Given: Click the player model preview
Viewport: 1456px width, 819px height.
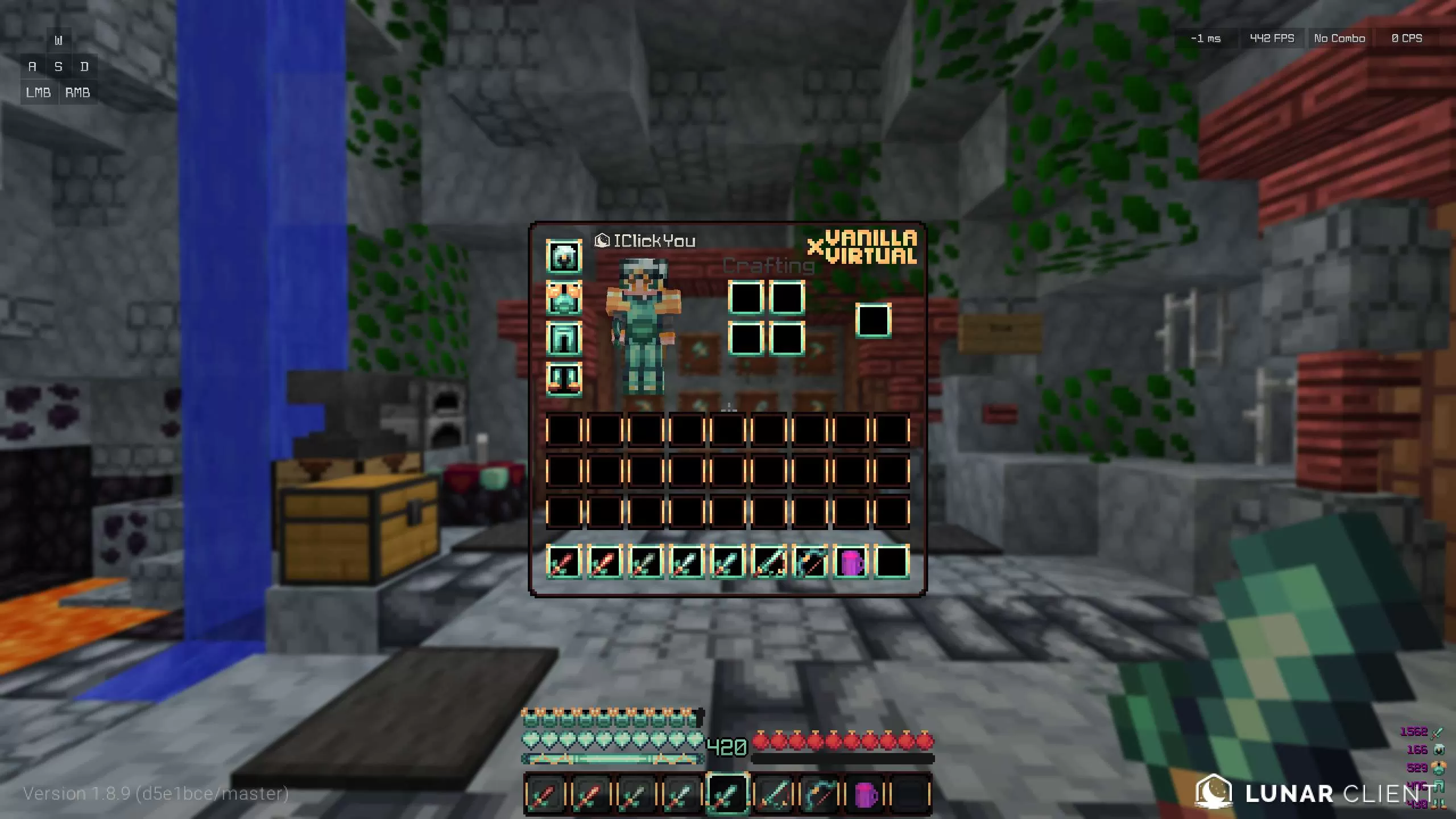Looking at the screenshot, I should [643, 324].
